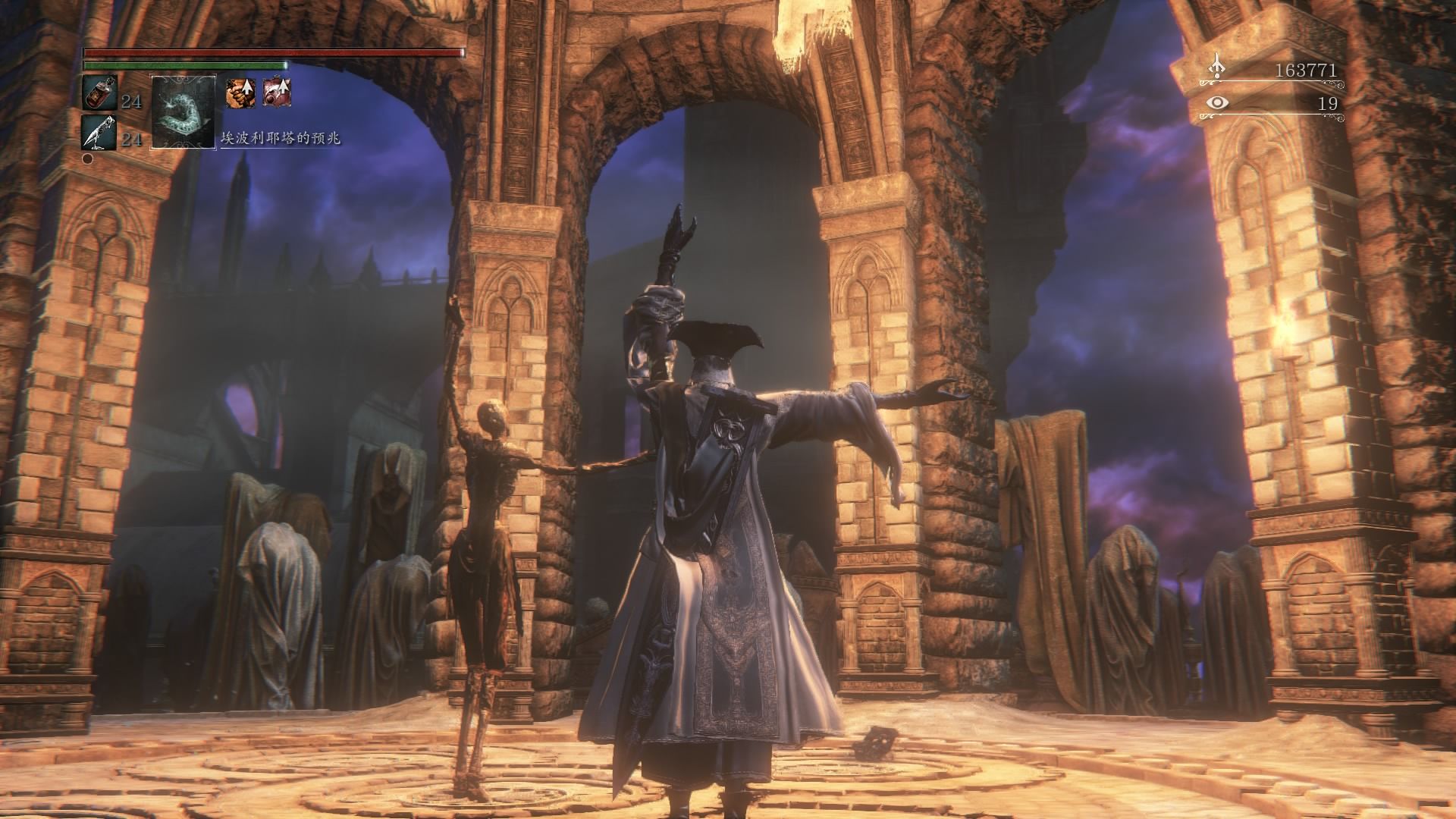The image size is (1456, 819).
Task: Click the red buff icon with white arrow
Action: tap(277, 92)
